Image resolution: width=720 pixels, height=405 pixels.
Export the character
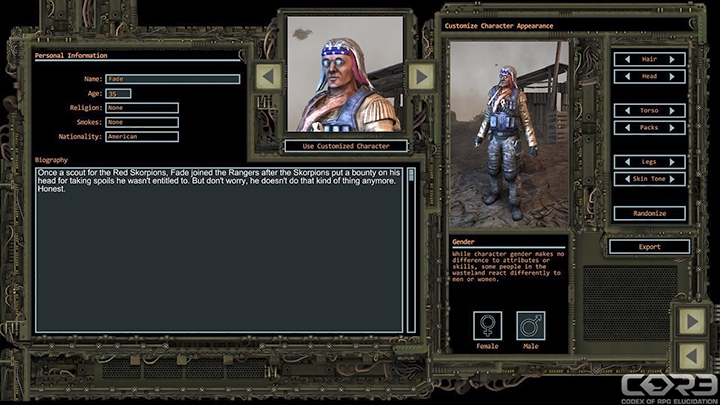coord(648,247)
